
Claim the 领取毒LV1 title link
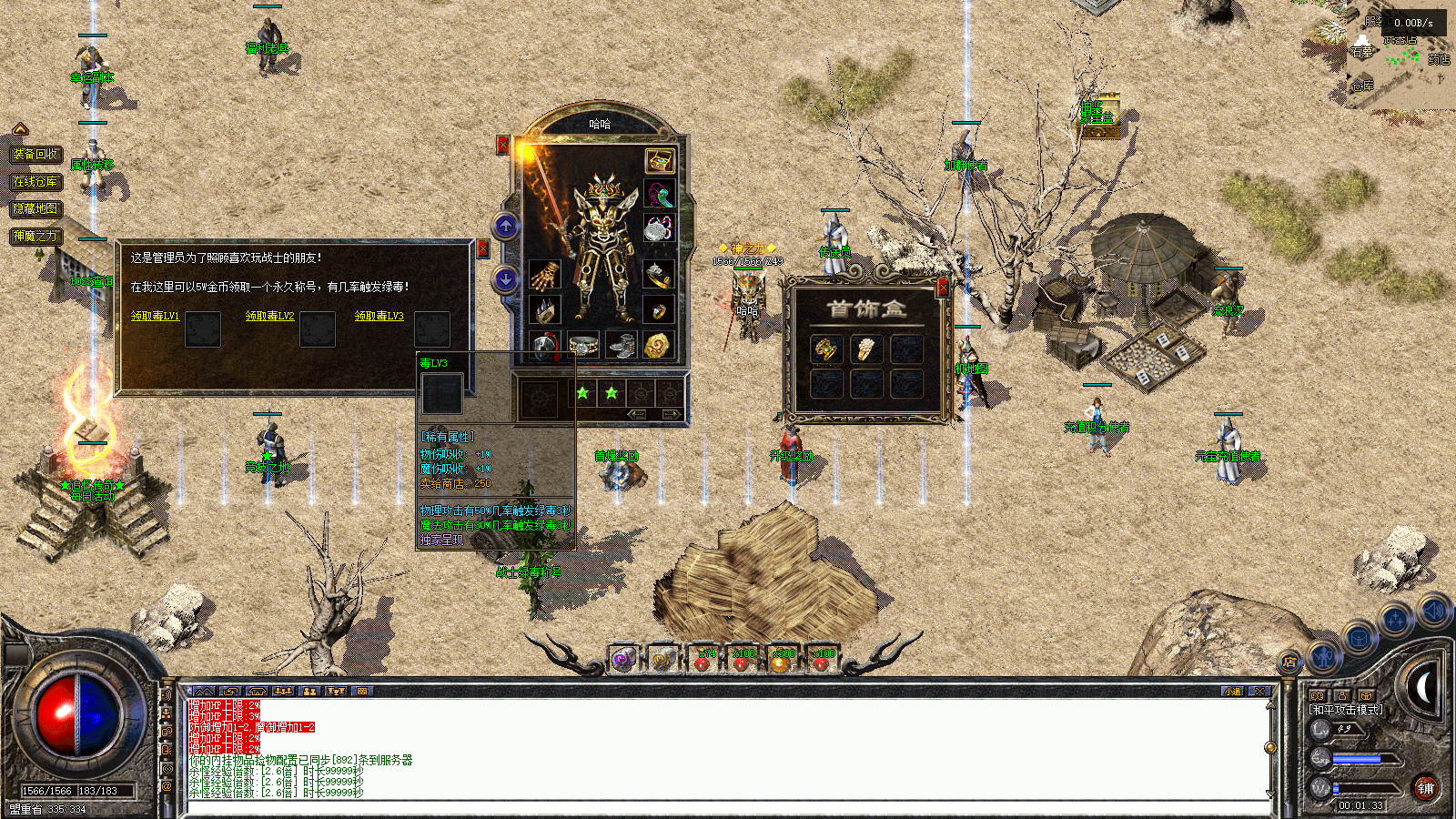click(155, 316)
